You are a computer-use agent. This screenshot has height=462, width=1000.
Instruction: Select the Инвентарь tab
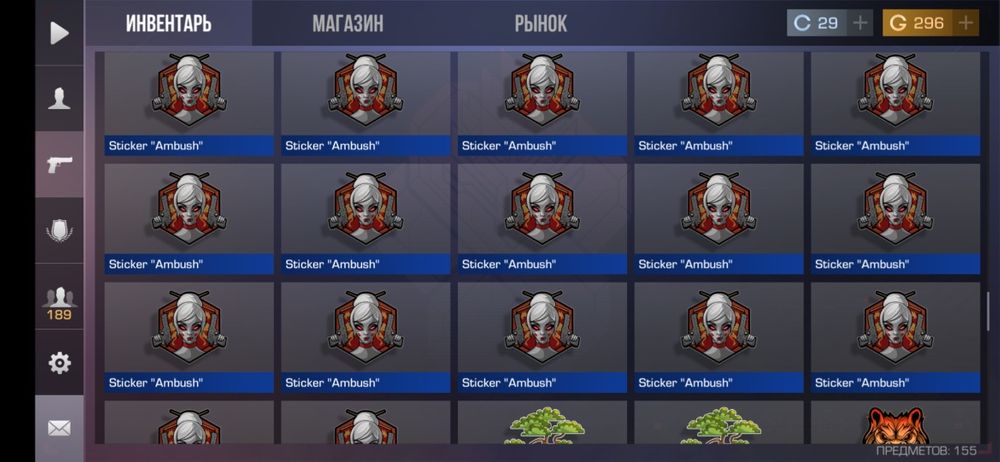tap(168, 23)
